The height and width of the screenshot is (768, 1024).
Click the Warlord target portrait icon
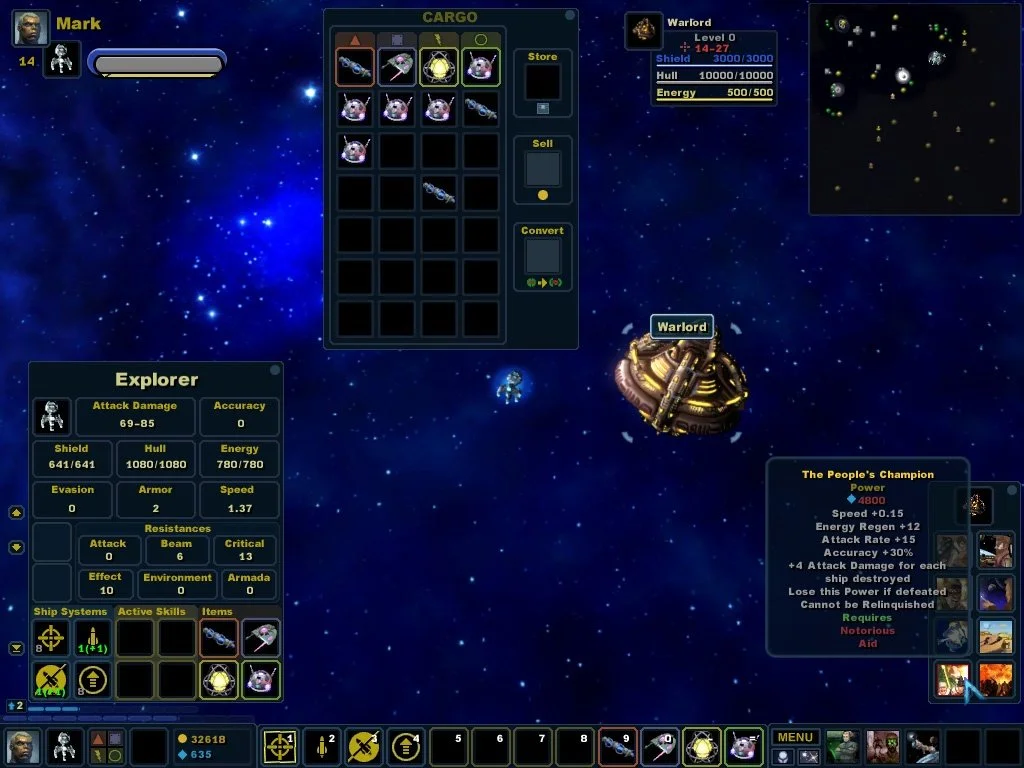click(x=643, y=30)
